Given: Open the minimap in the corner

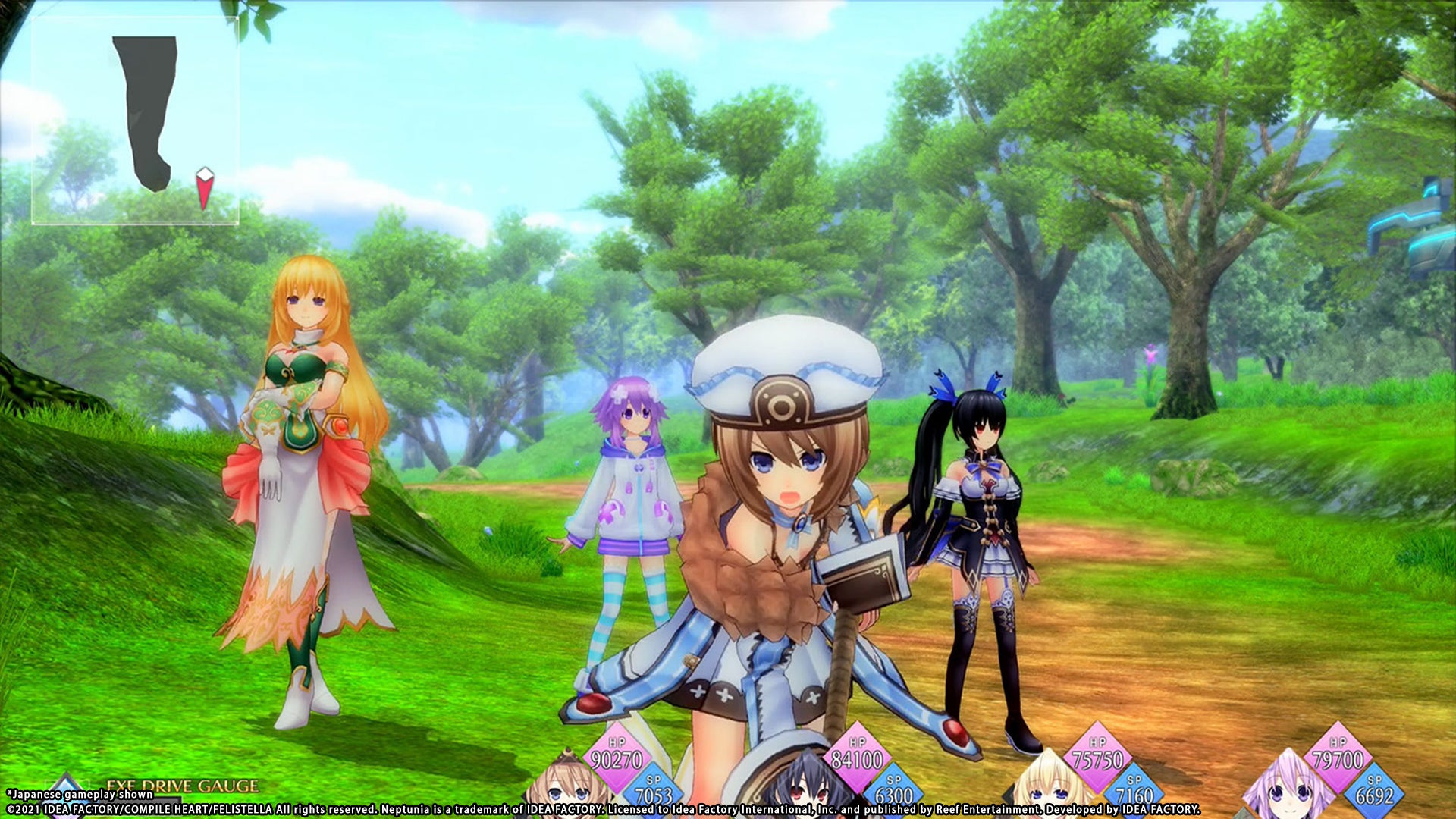Looking at the screenshot, I should click(x=135, y=121).
